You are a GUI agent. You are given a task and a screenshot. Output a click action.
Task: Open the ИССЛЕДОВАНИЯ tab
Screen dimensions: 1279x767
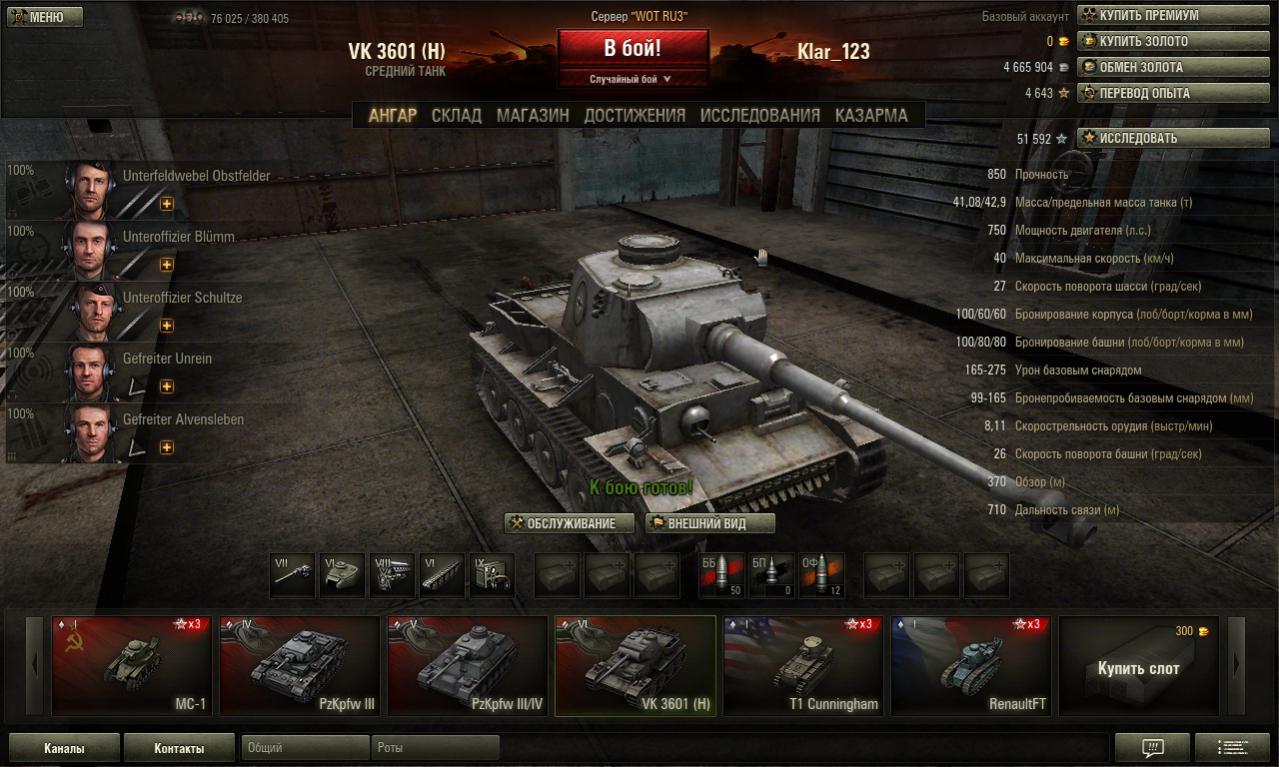[760, 115]
